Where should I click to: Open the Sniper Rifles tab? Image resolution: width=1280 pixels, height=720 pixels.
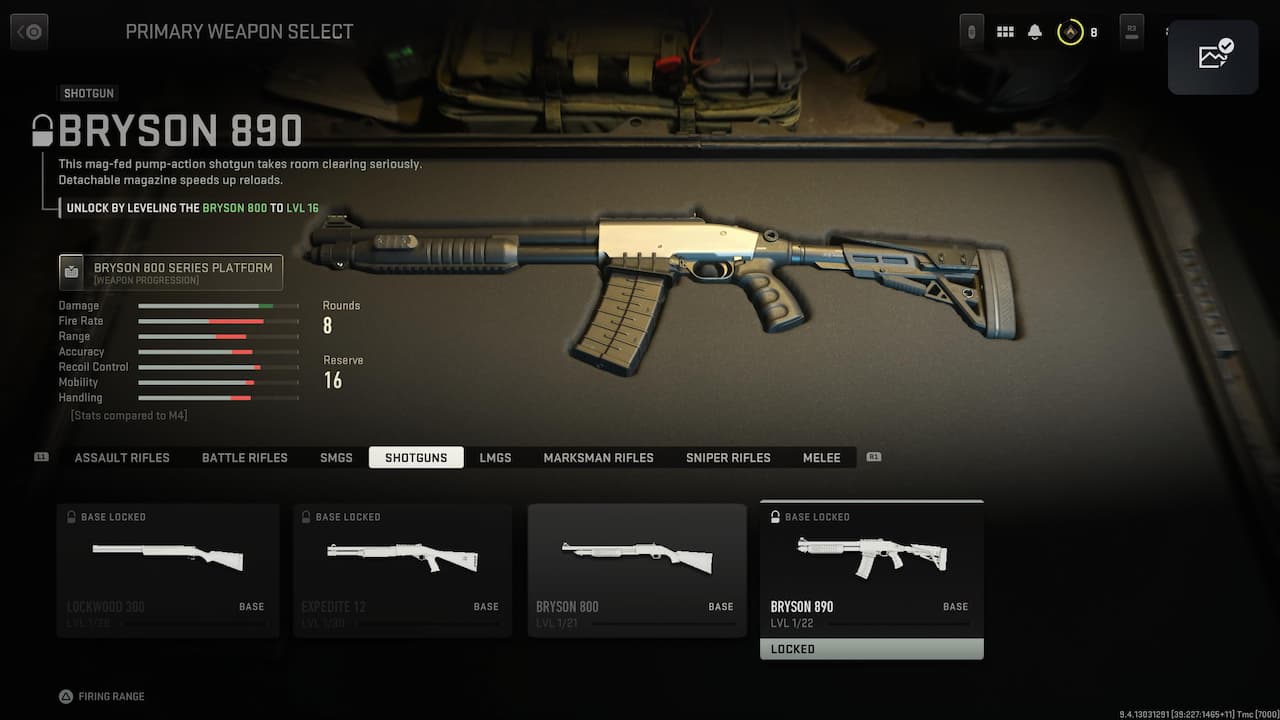pos(728,458)
